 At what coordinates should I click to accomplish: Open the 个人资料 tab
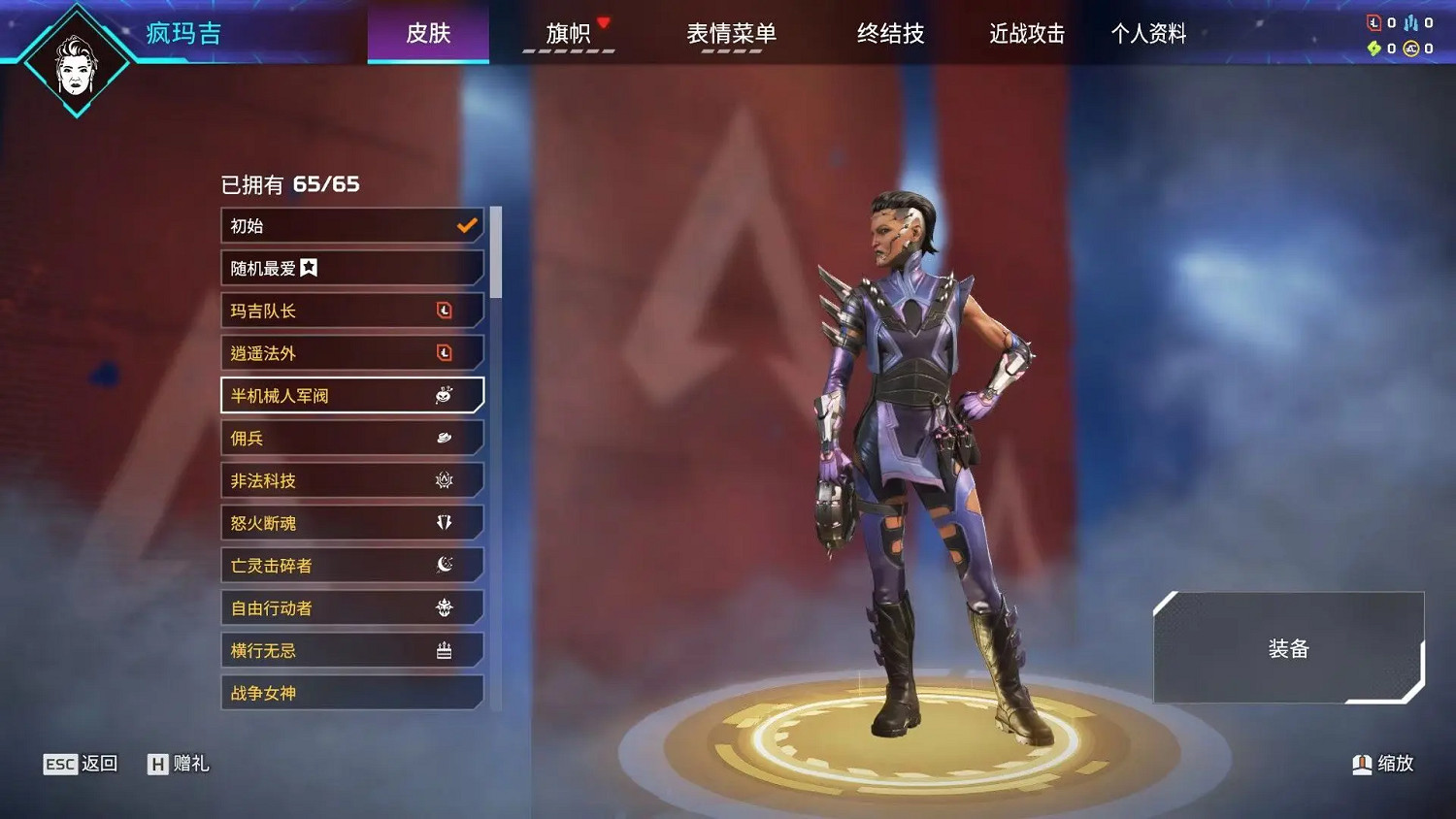click(1149, 33)
